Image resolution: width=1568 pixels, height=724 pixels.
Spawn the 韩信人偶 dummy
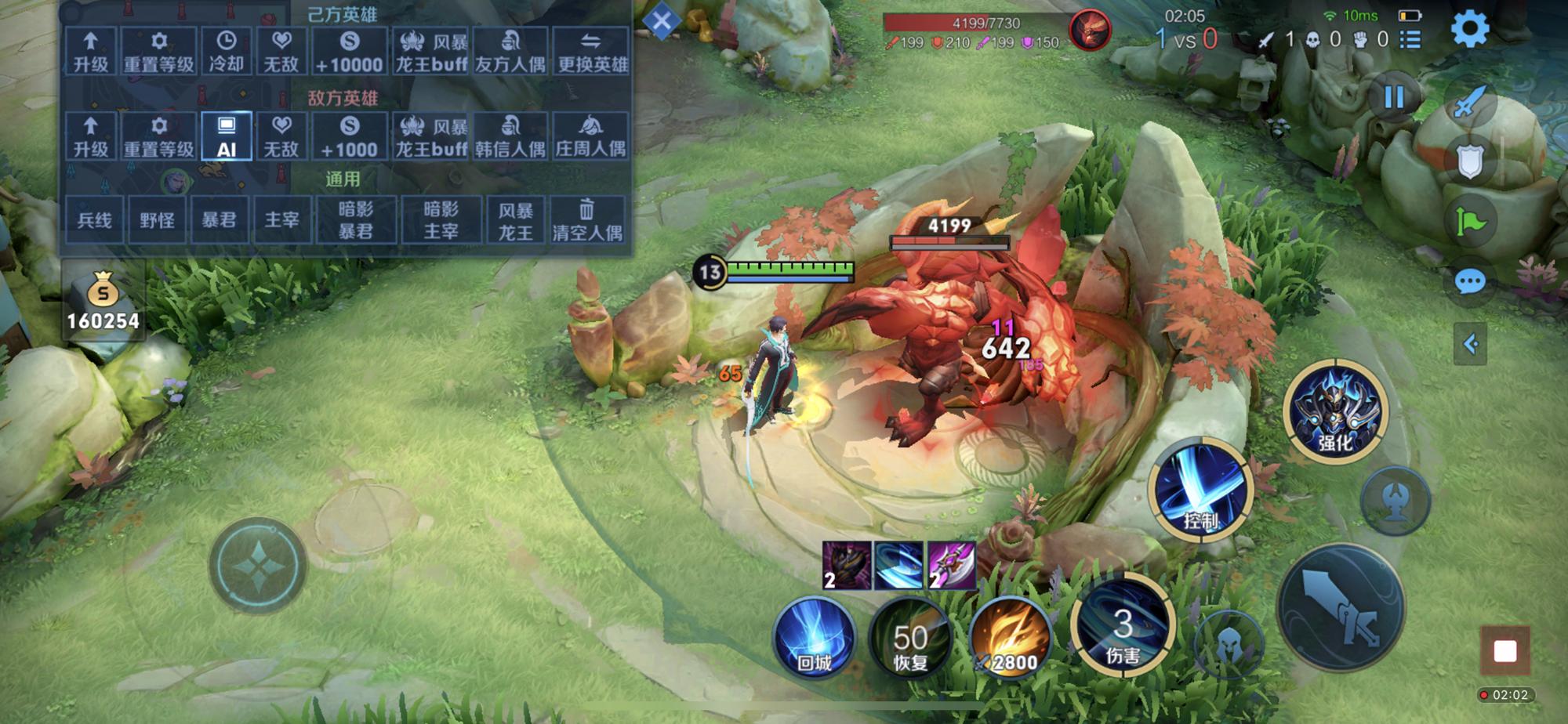510,136
